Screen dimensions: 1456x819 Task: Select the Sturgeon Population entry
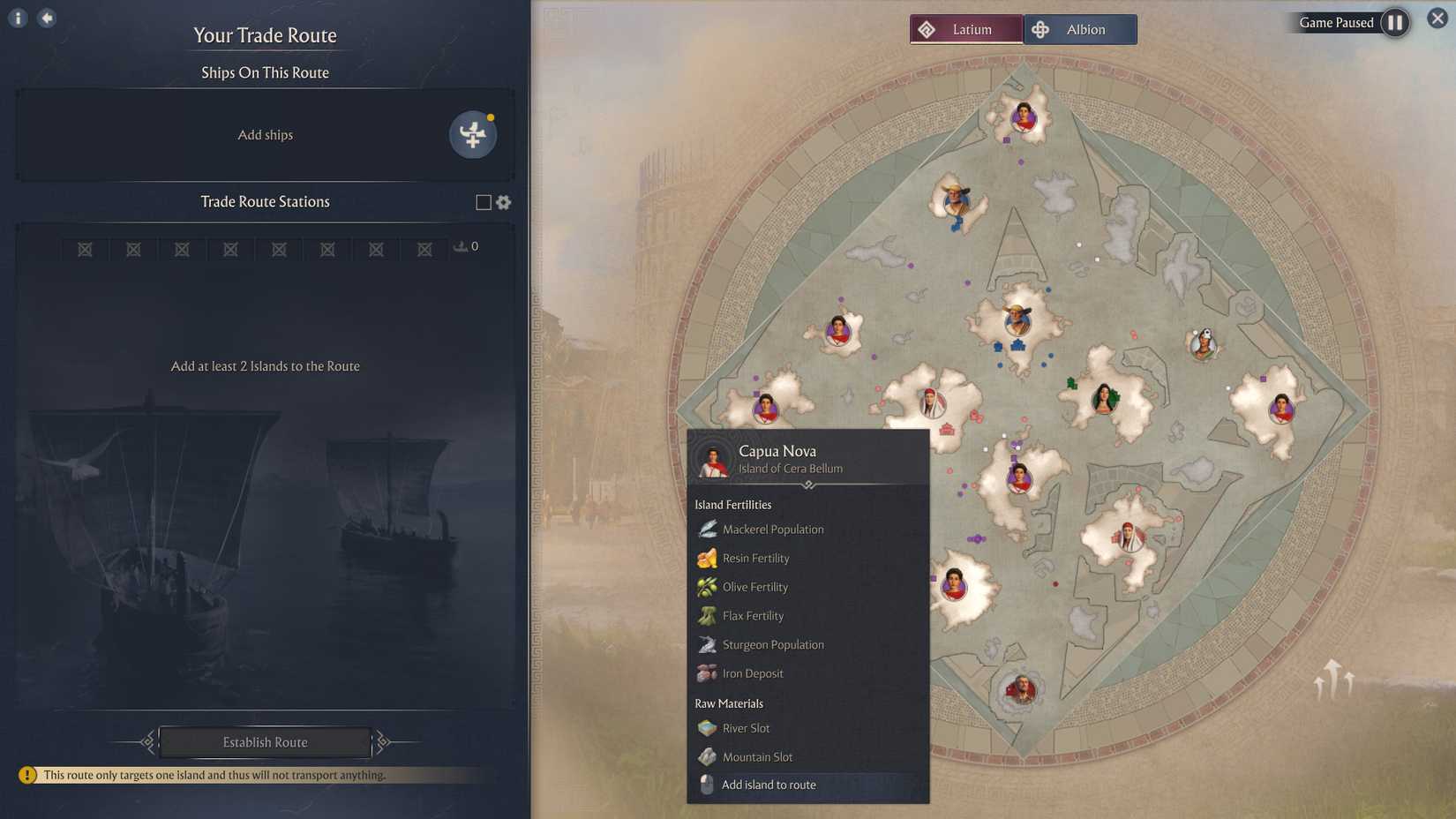point(707,644)
